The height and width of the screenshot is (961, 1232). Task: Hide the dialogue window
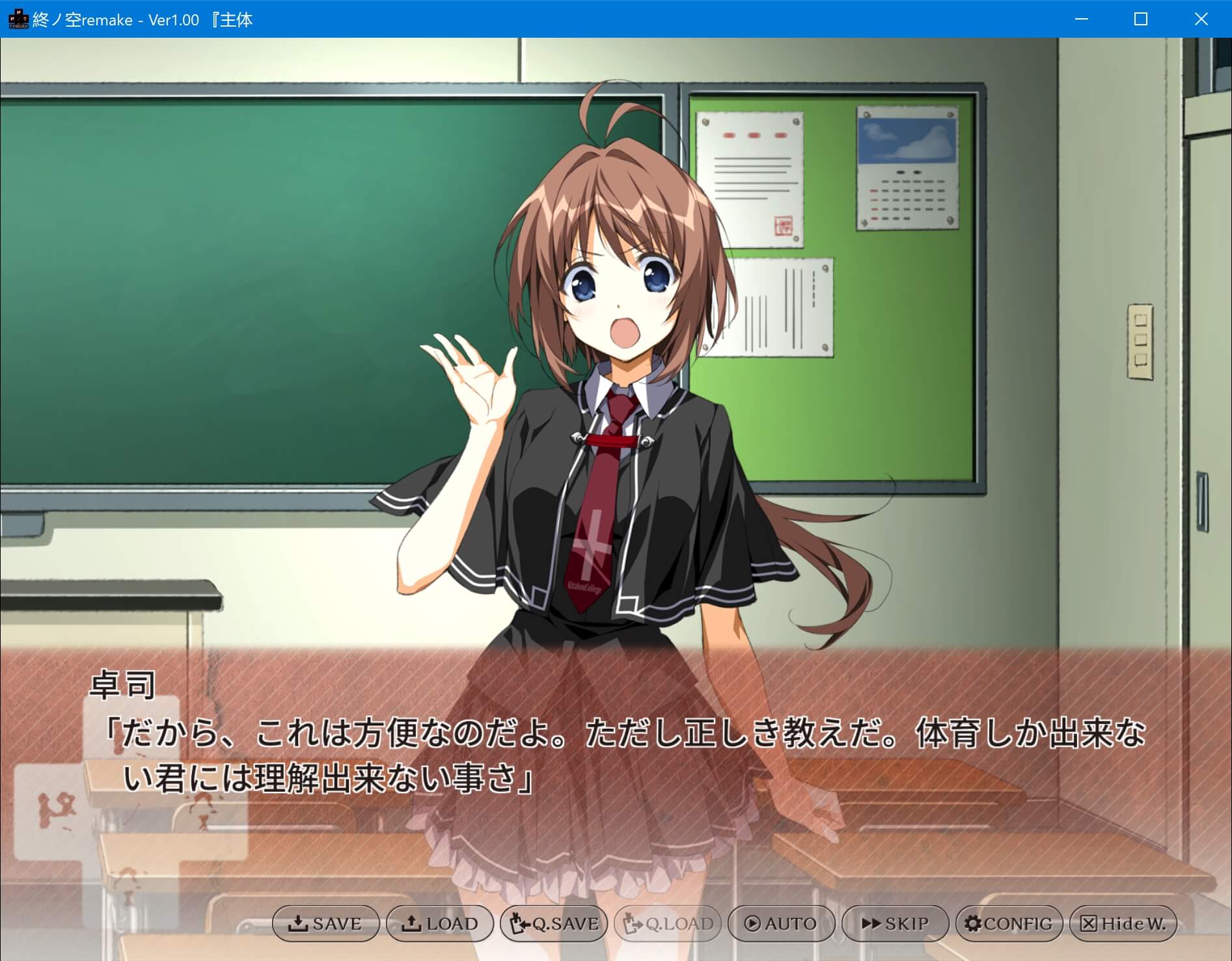tap(1123, 923)
